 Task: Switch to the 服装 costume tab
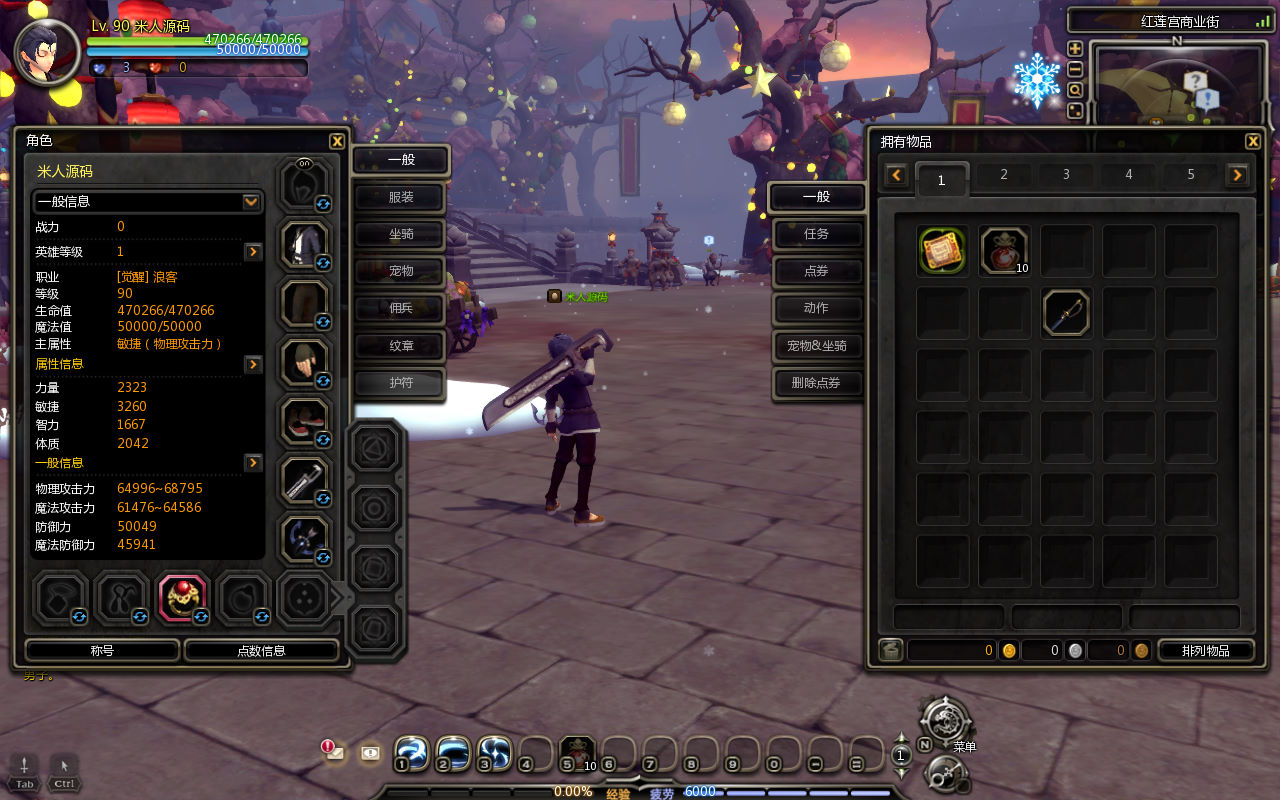401,197
